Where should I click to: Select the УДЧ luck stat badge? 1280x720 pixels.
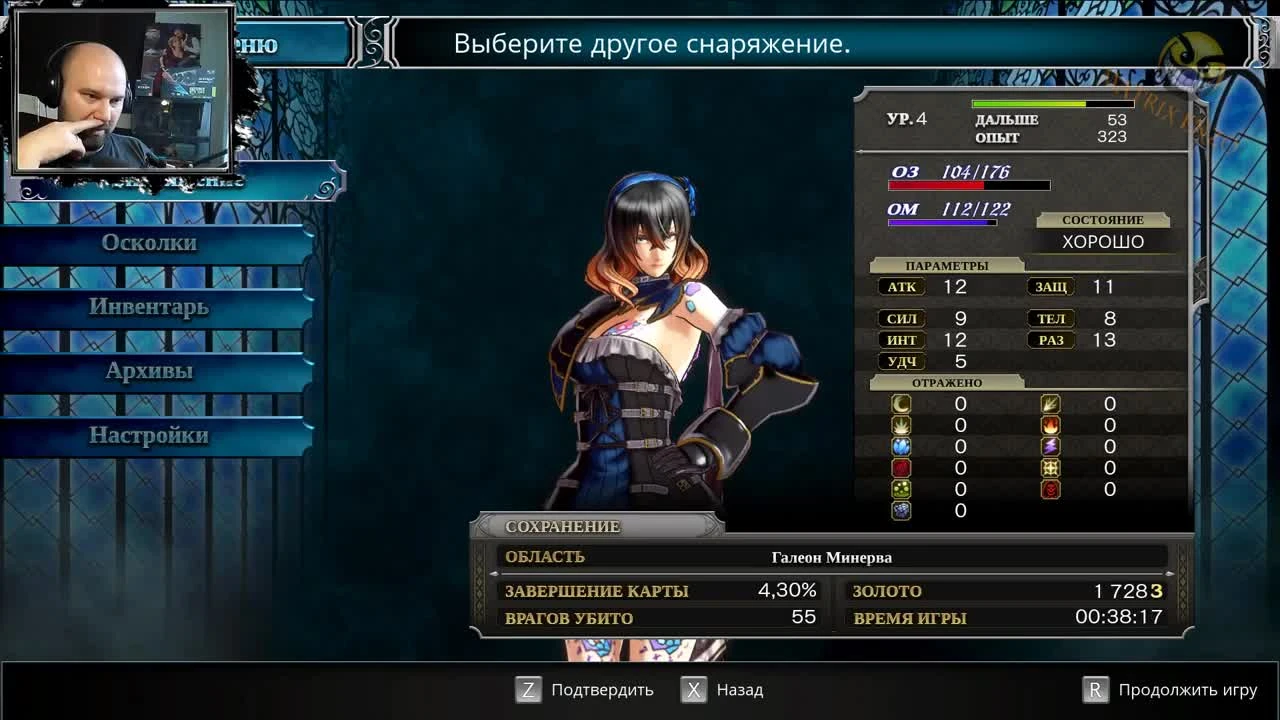click(901, 361)
